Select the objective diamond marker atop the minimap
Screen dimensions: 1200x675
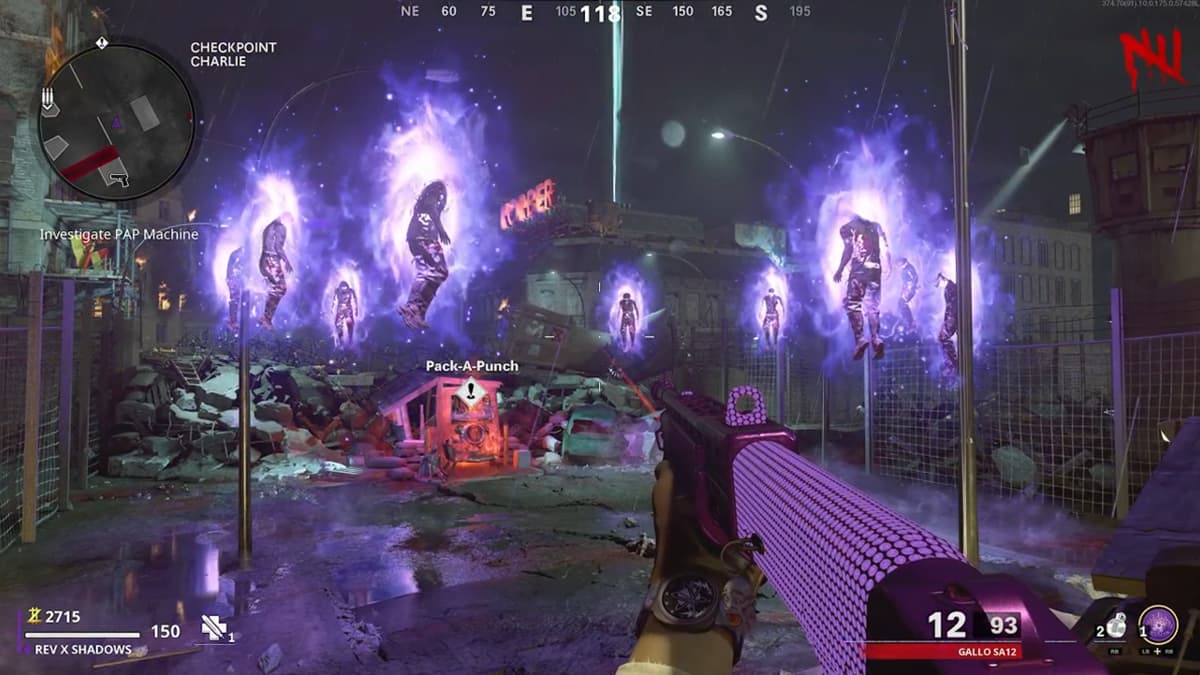[102, 43]
